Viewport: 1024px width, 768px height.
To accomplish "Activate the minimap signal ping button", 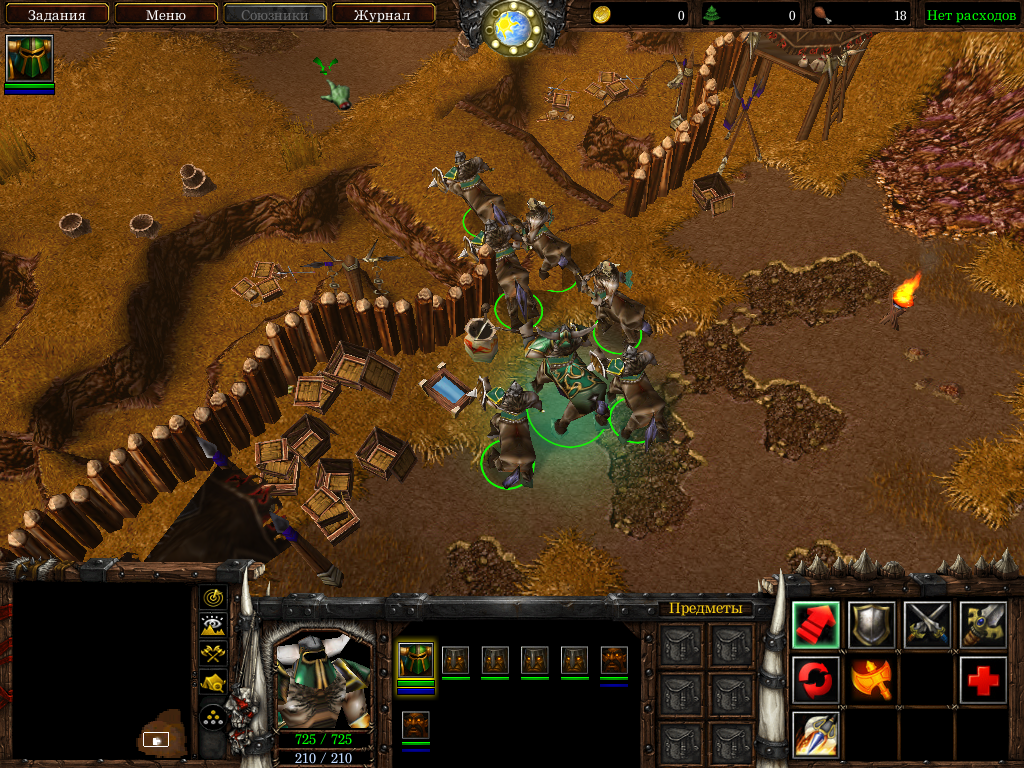I will pos(213,598).
